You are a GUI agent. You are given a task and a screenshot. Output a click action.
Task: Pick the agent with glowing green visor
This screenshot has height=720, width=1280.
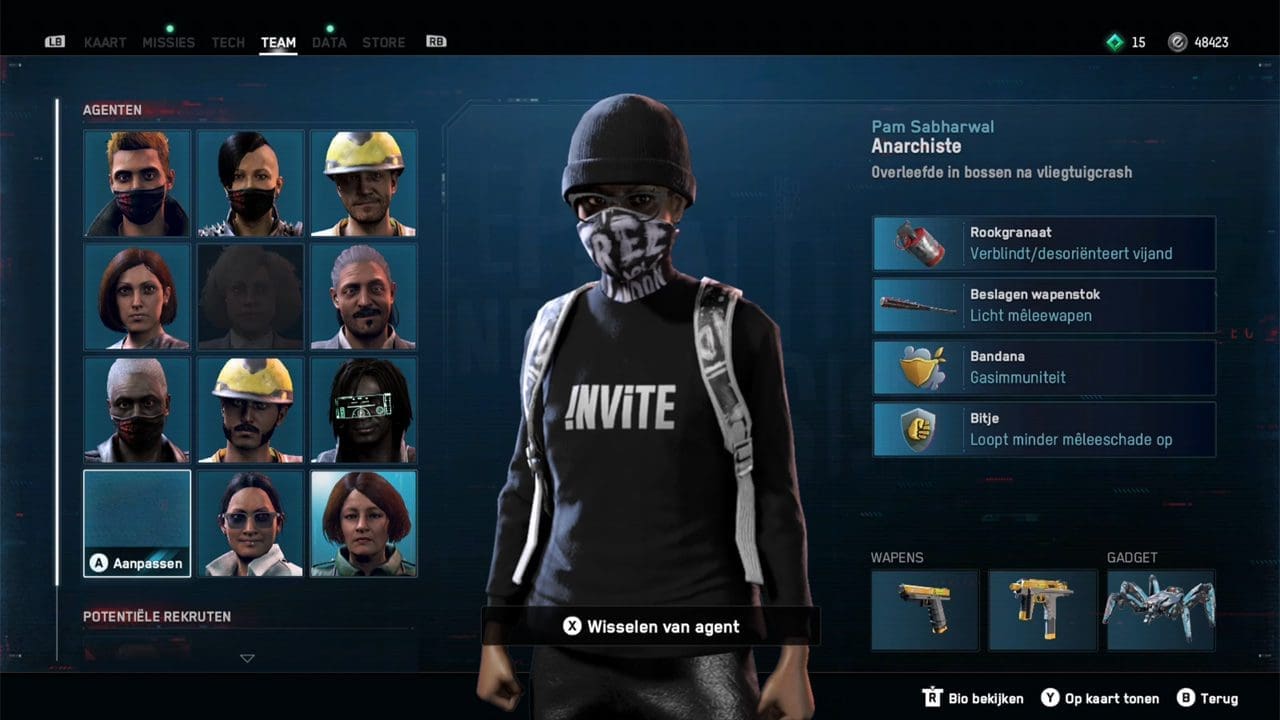pos(364,410)
